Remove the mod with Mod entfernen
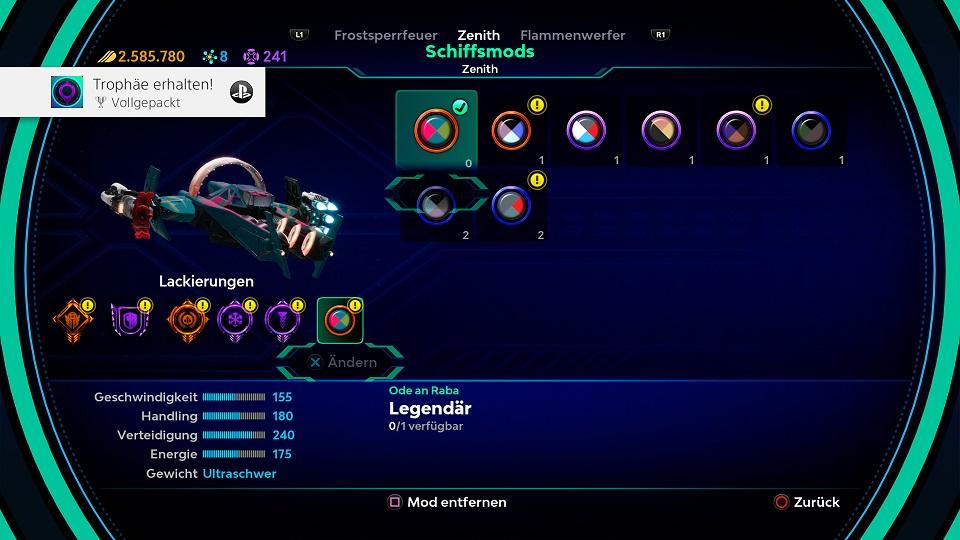This screenshot has height=540, width=960. pyautogui.click(x=447, y=502)
